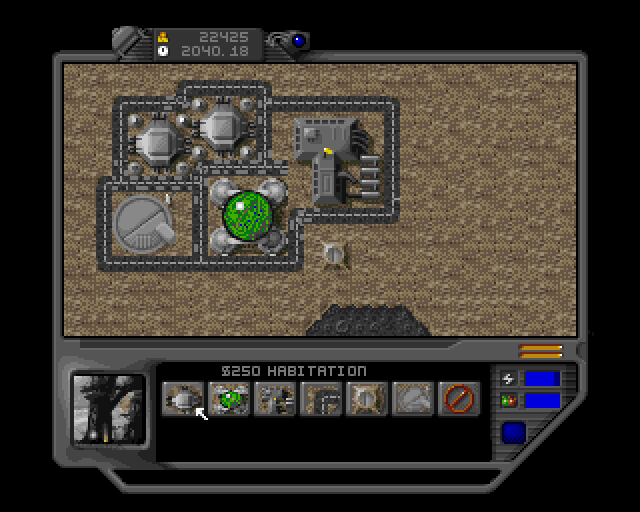Pick the curved road/pipe piece icon

321,399
